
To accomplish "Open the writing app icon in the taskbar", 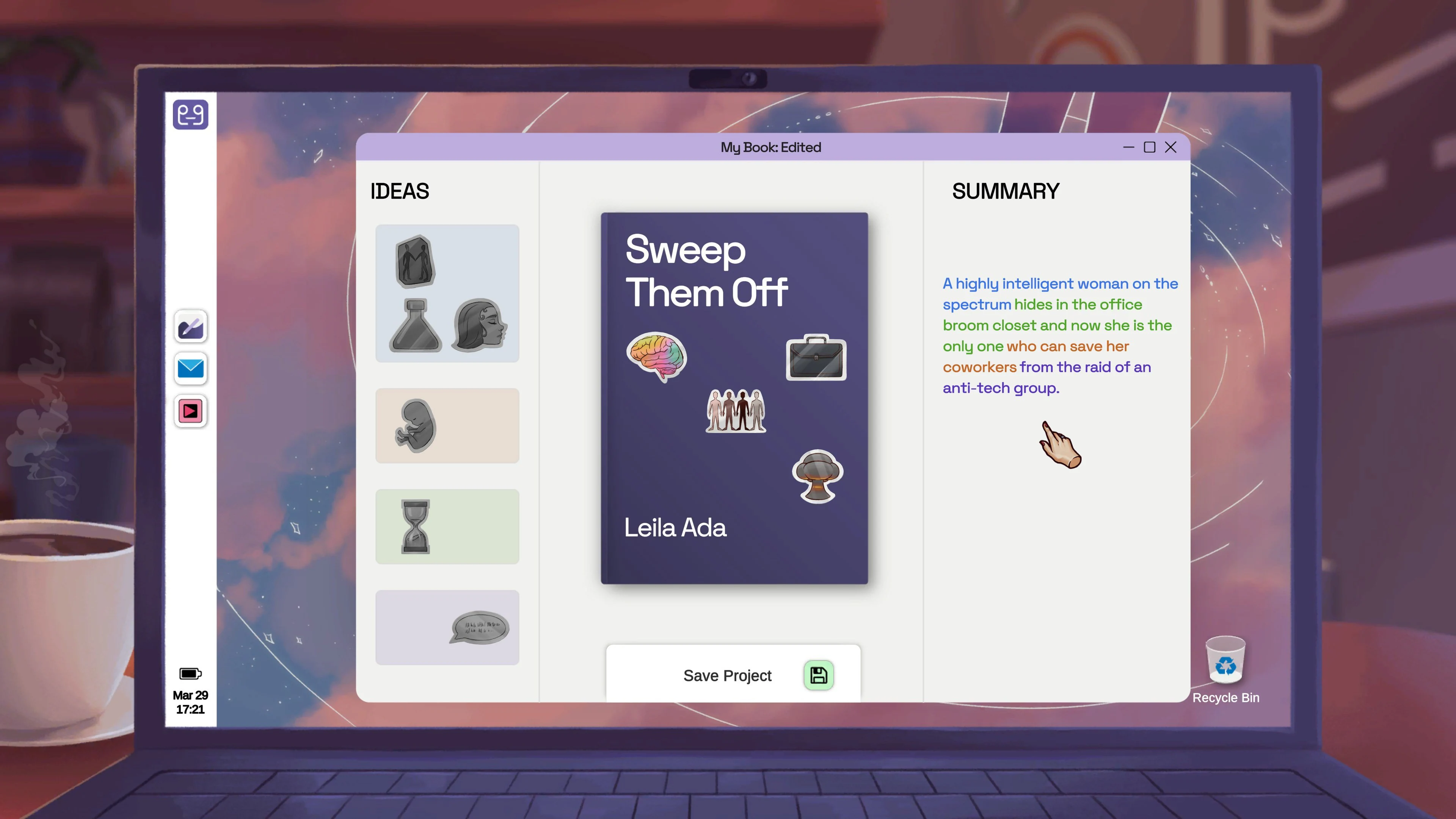I will pos(190,327).
